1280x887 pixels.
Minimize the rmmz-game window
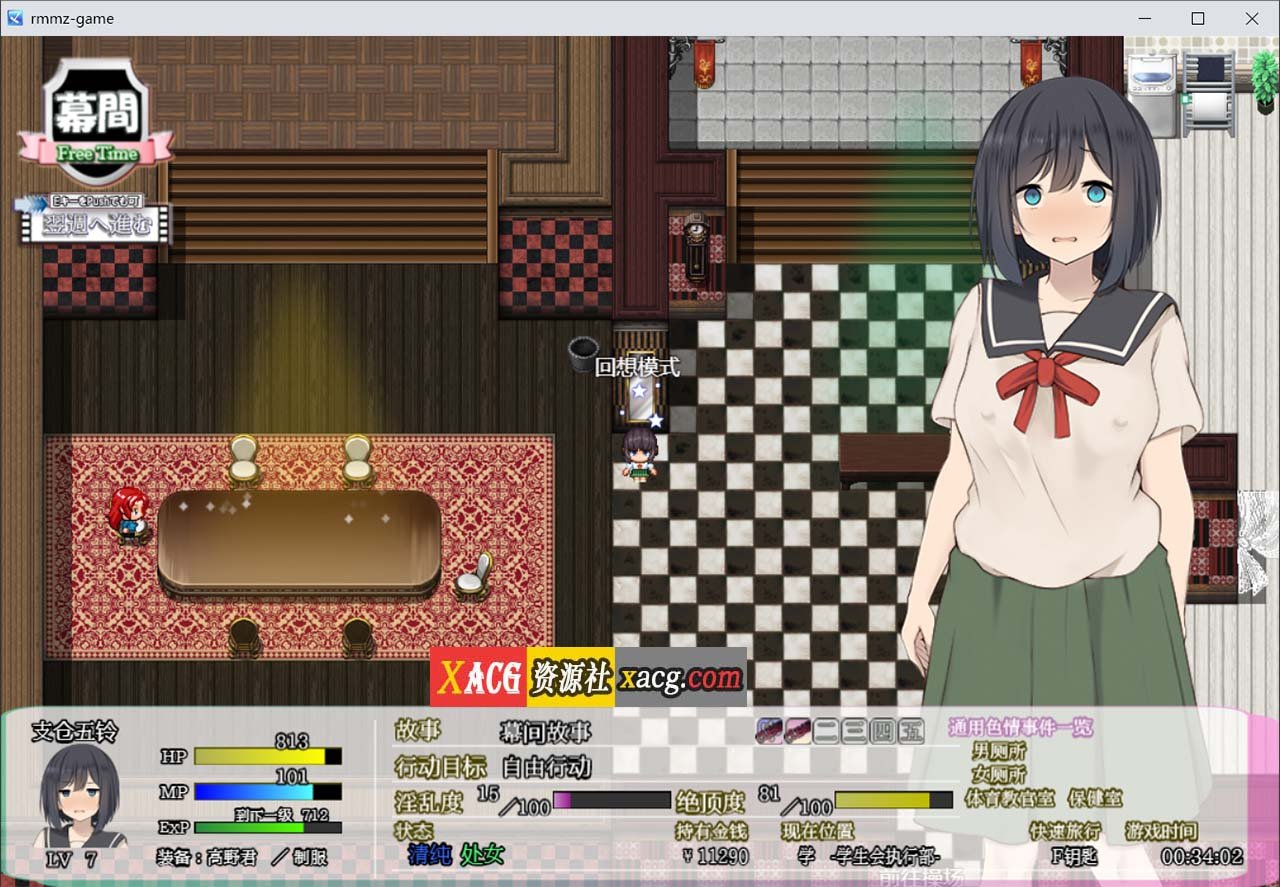pyautogui.click(x=1144, y=18)
